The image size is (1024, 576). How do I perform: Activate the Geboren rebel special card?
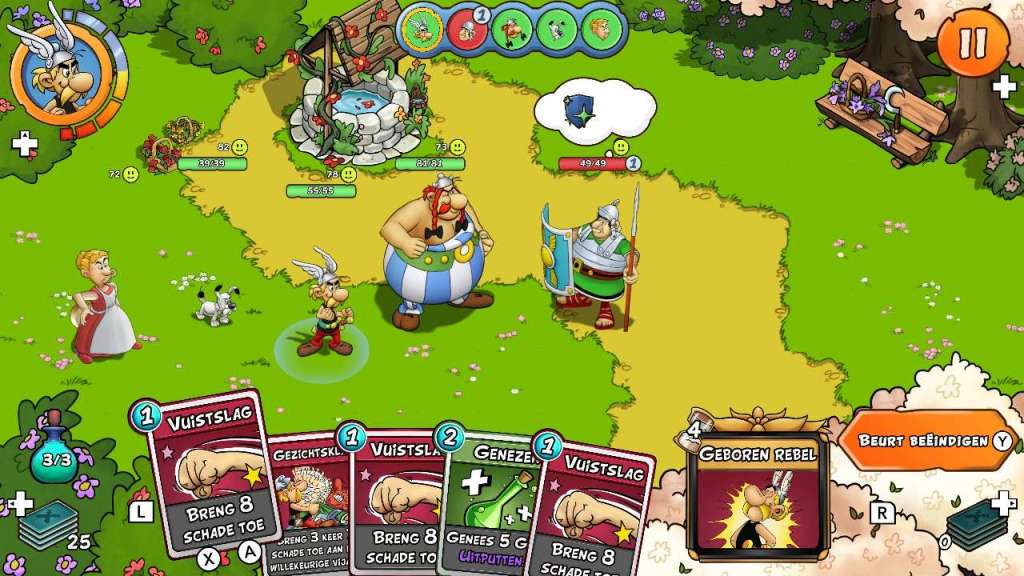(757, 494)
